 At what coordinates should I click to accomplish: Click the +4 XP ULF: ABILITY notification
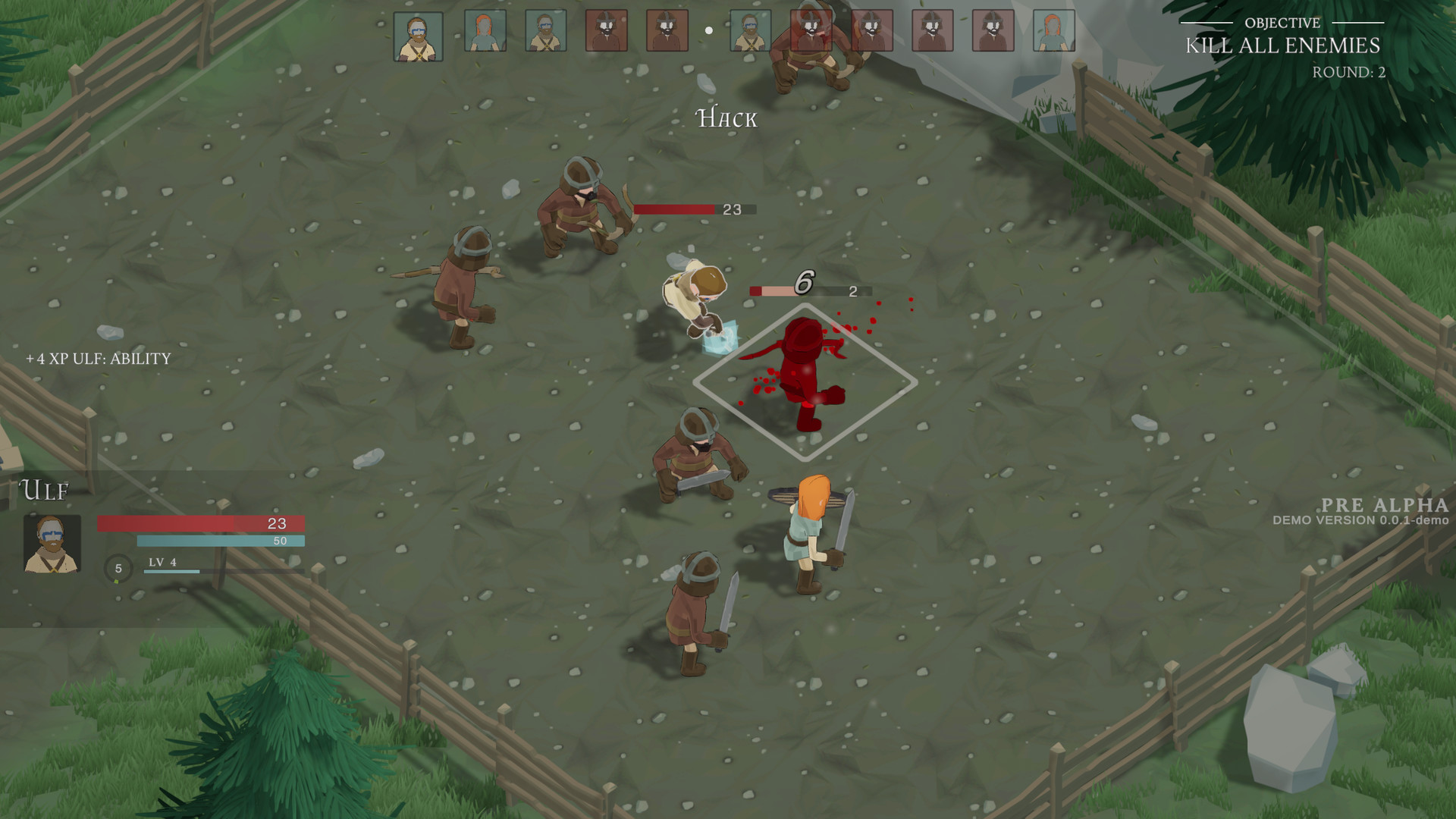(99, 359)
